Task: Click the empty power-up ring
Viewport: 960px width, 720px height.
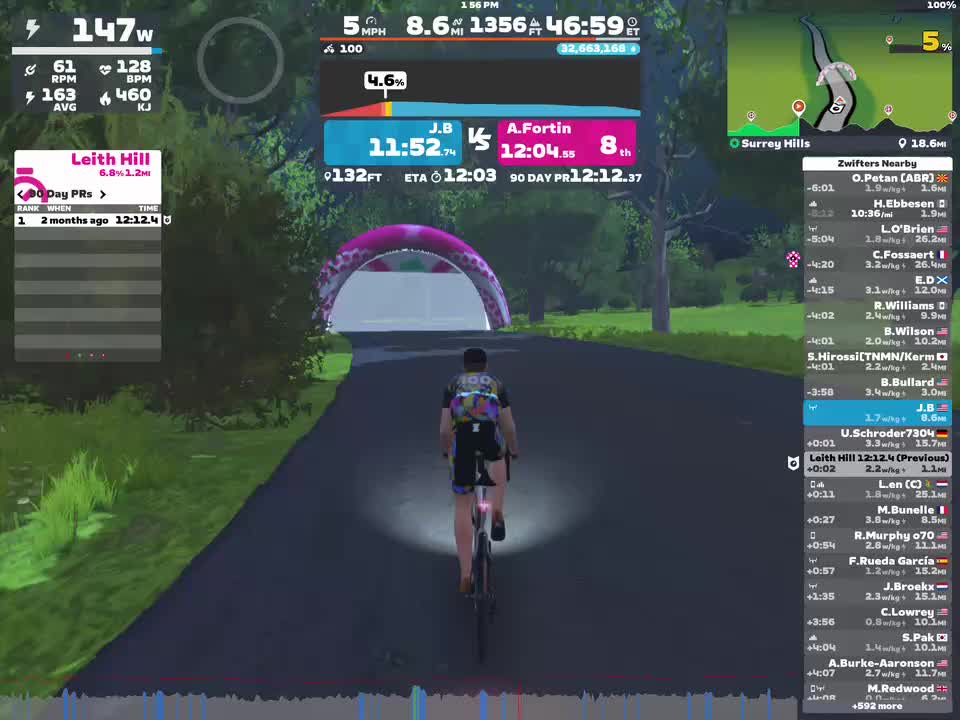Action: click(x=240, y=60)
